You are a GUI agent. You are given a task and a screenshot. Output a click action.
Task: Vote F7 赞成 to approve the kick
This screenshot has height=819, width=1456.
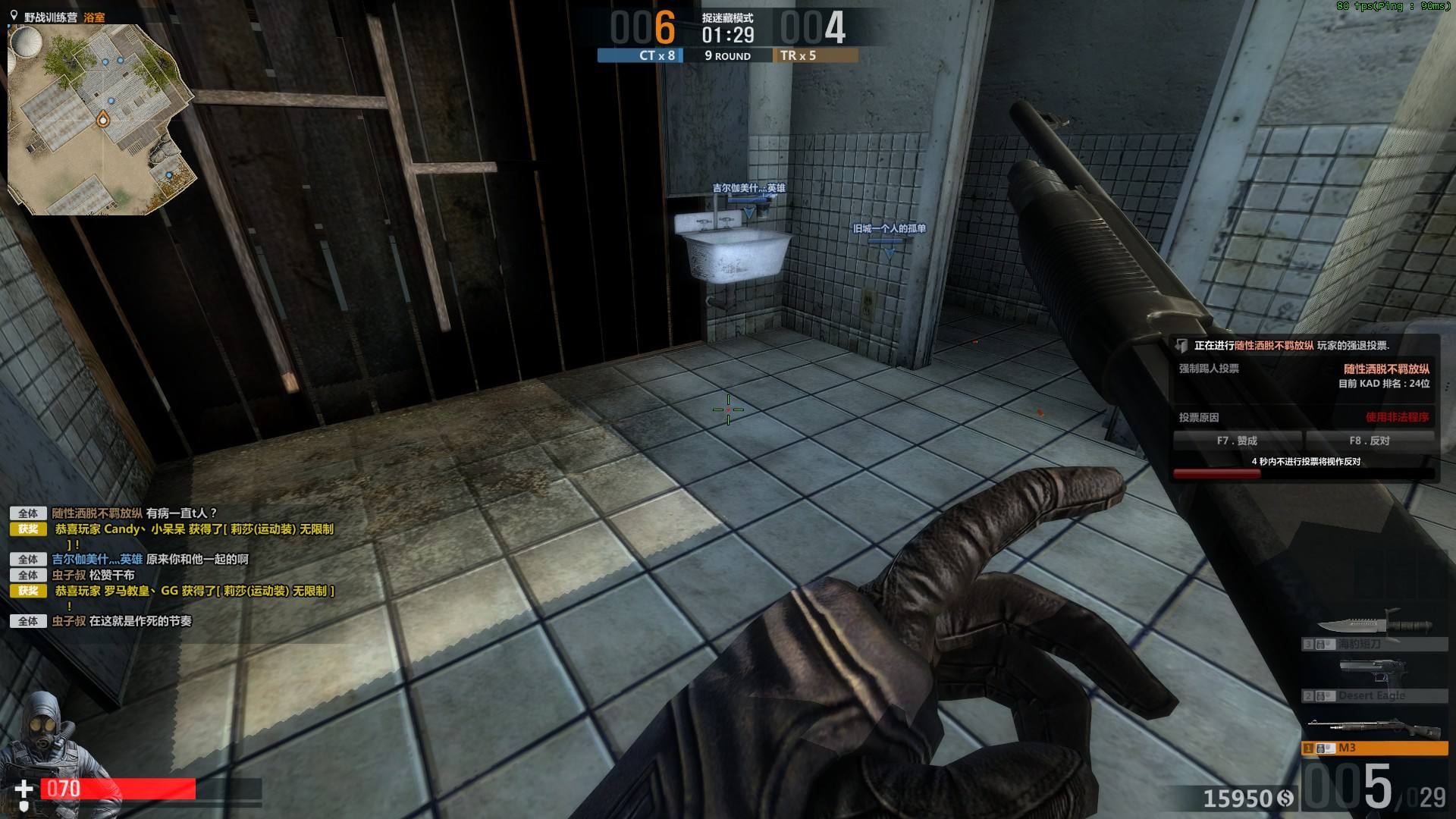click(x=1237, y=441)
